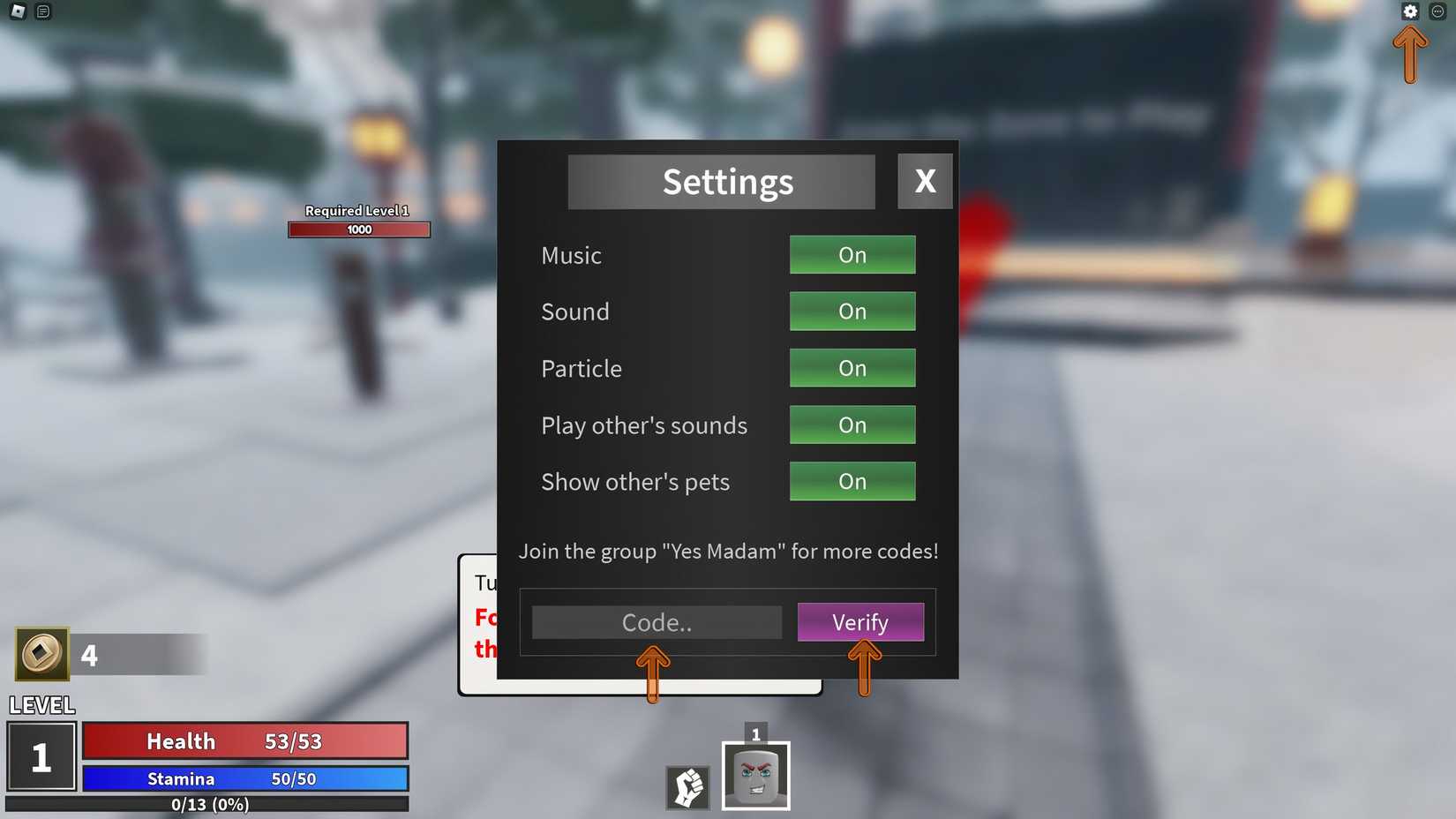
Task: Click the red Health bar
Action: tap(244, 741)
